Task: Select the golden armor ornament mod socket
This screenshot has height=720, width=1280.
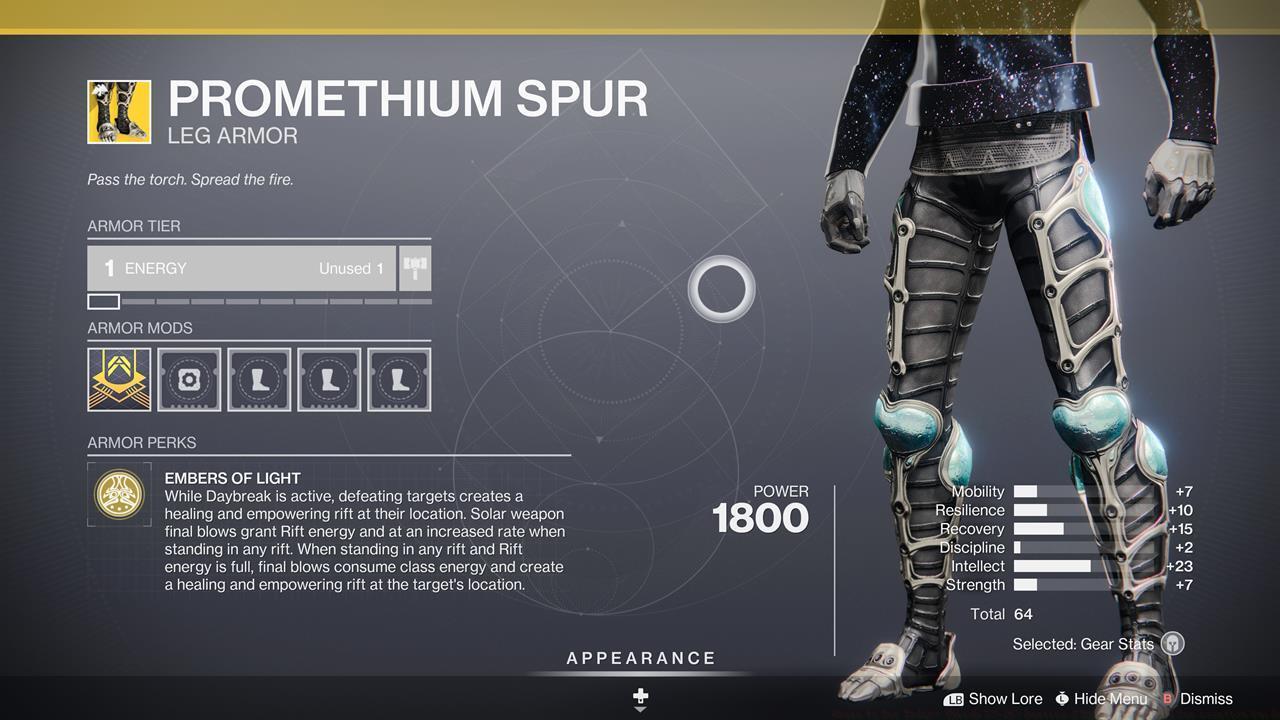Action: [x=119, y=378]
